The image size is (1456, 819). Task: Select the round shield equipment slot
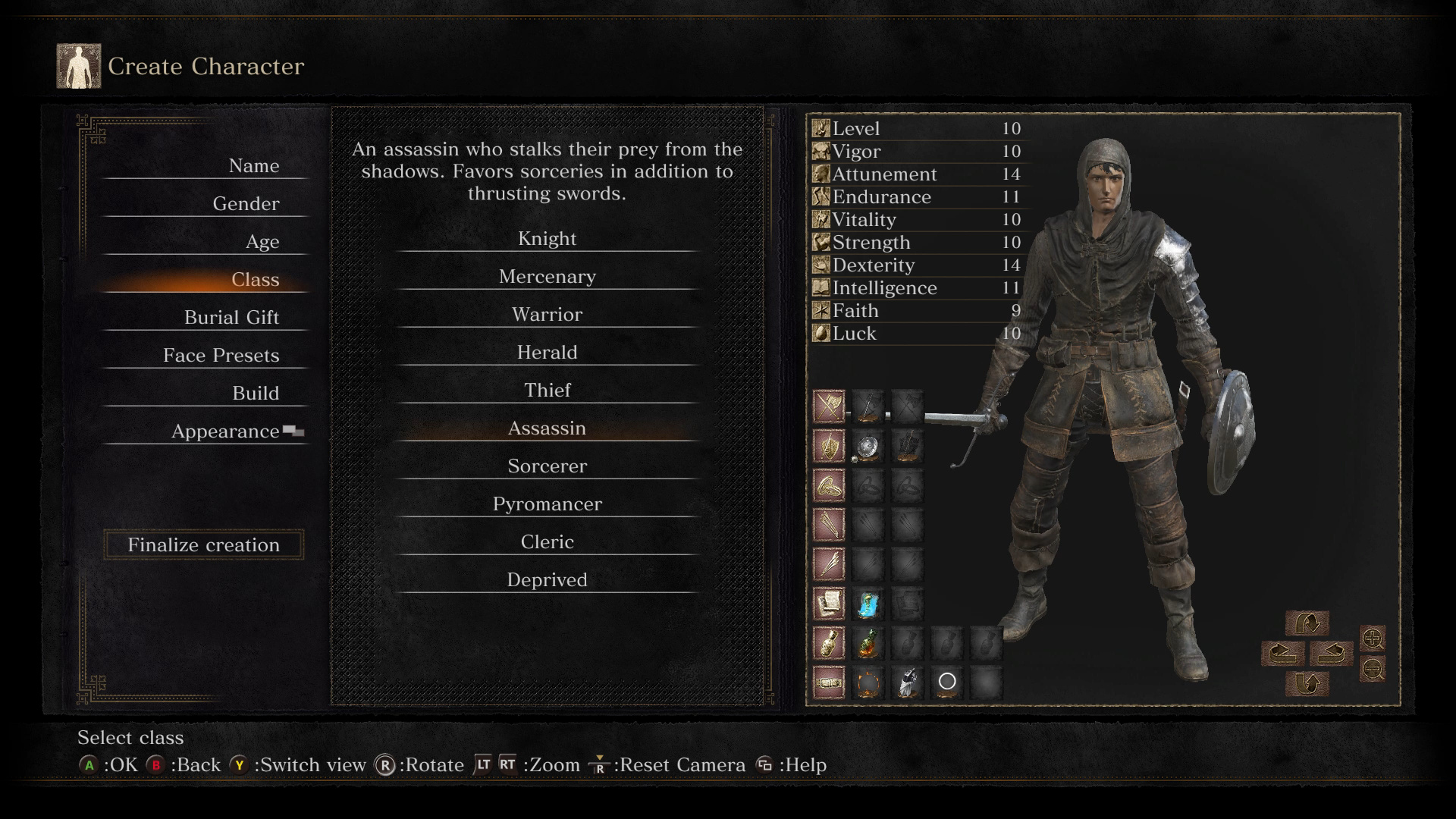(868, 447)
